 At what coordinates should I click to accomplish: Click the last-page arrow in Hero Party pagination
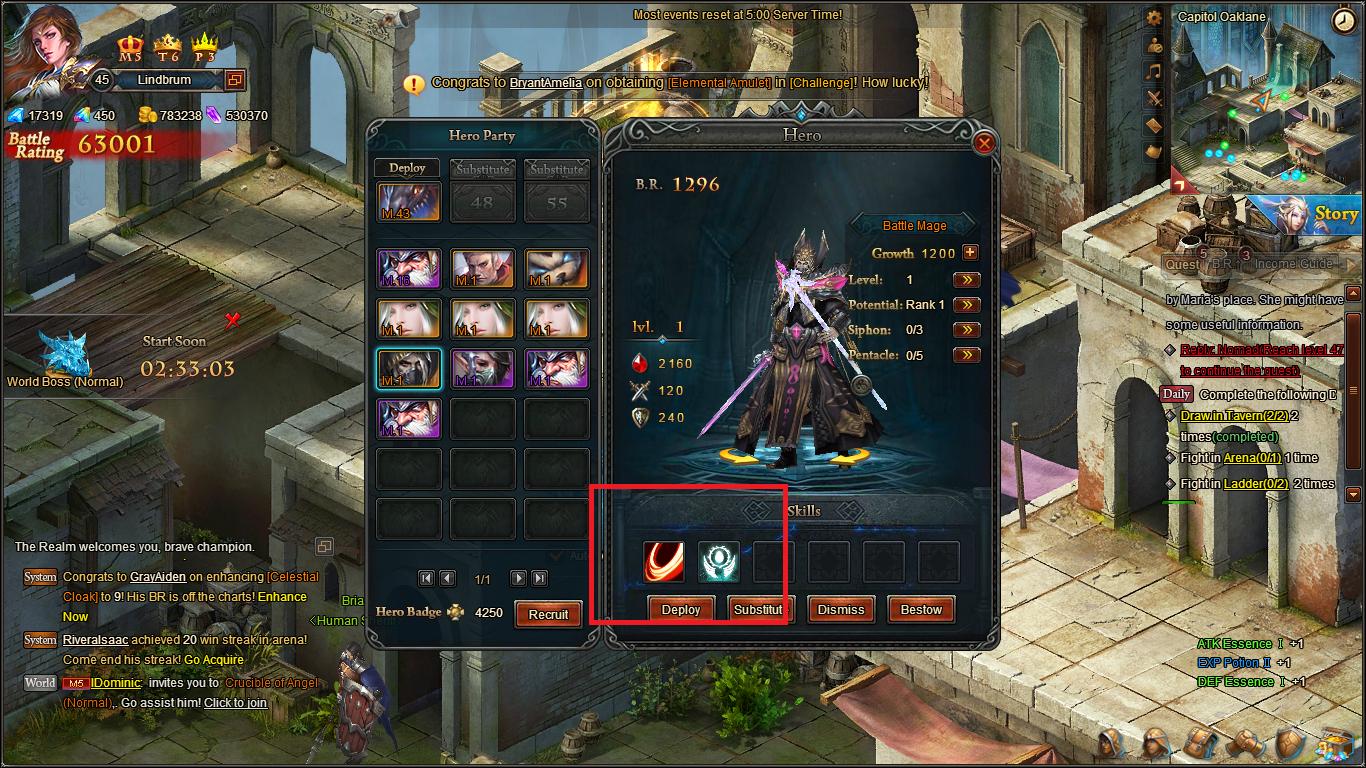pyautogui.click(x=539, y=578)
